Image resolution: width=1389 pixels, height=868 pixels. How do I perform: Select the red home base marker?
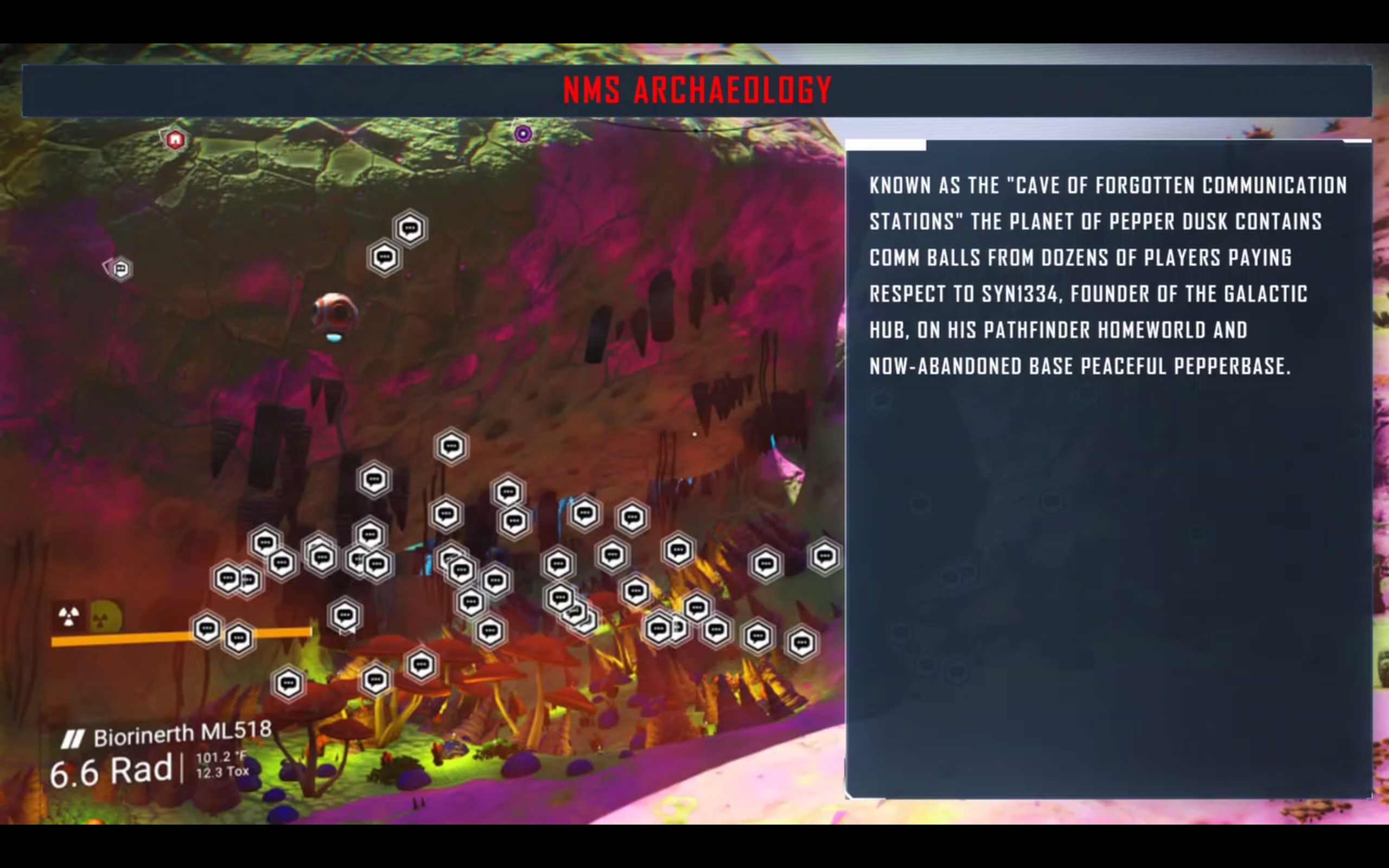175,139
